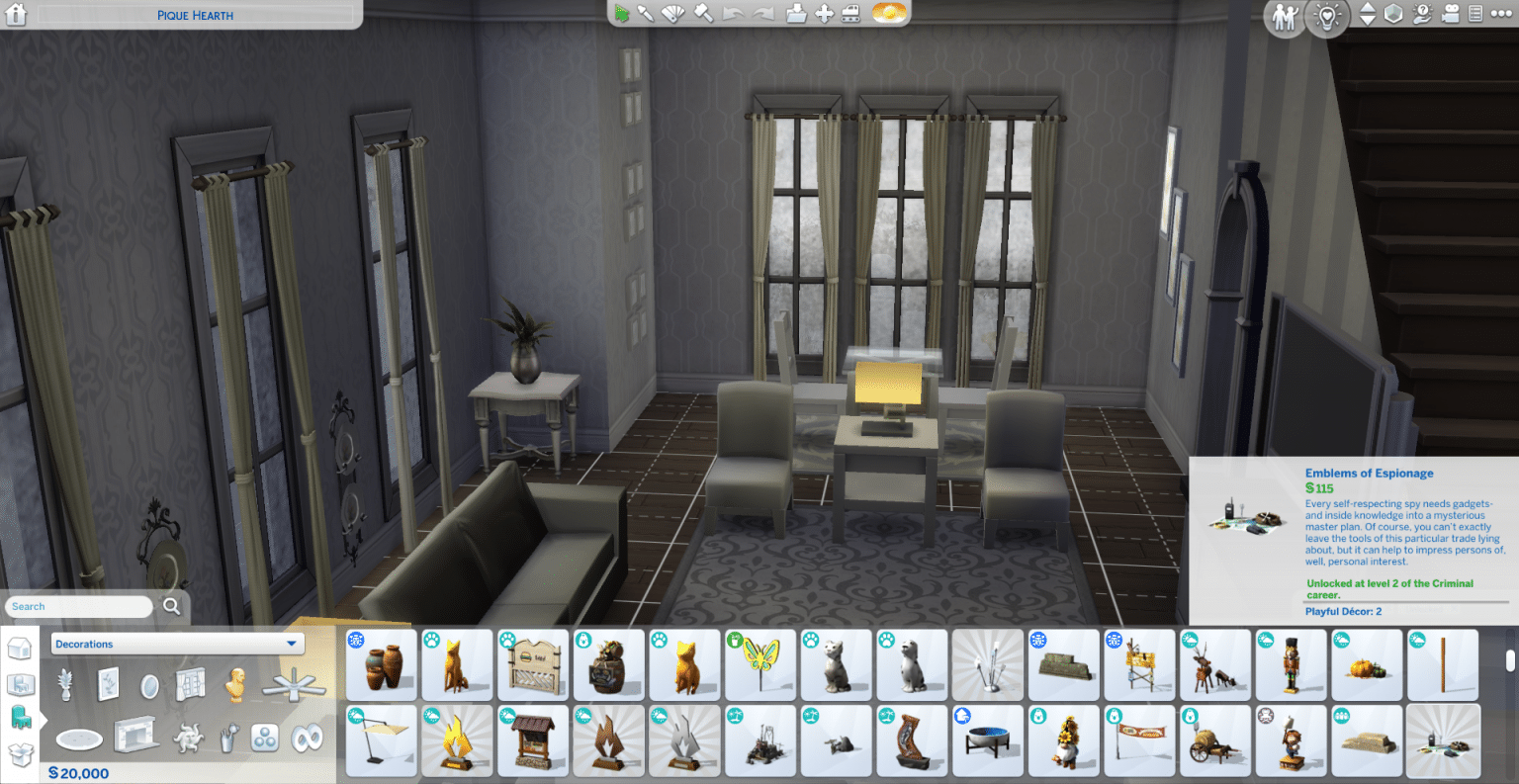Browse the ceiling fans category
Viewport: 1519px width, 784px height.
pyautogui.click(x=293, y=684)
